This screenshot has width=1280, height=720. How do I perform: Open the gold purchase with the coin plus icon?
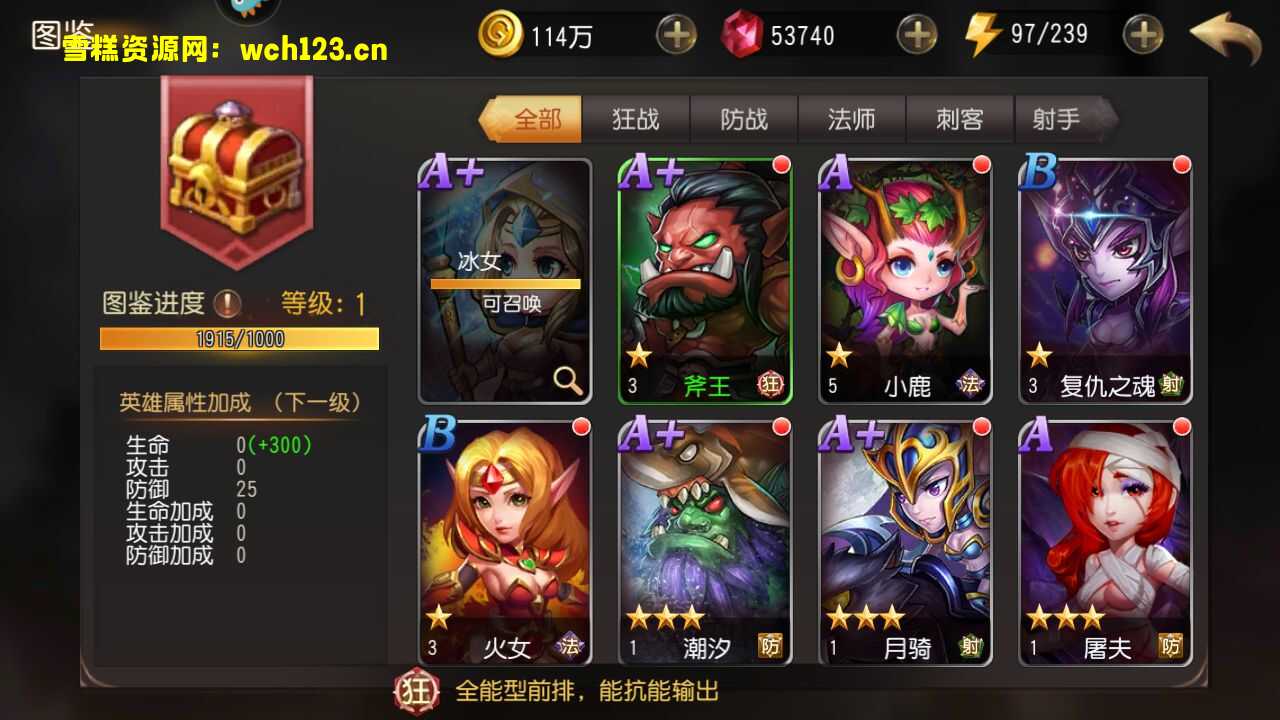[676, 35]
